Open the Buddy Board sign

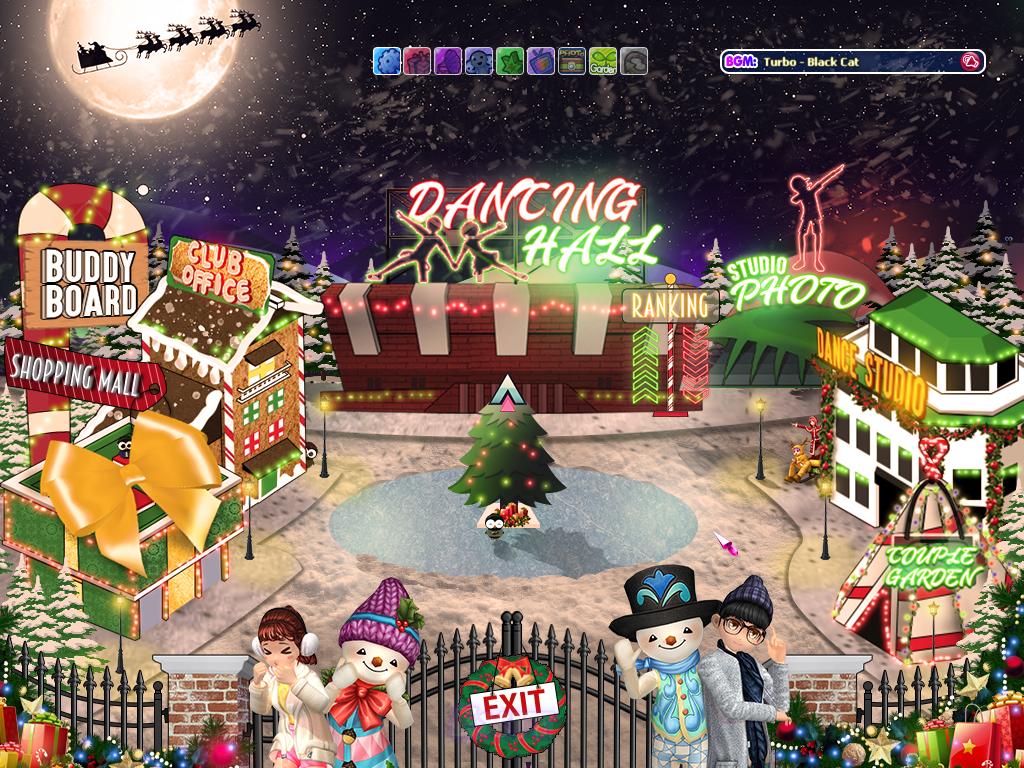[x=88, y=283]
